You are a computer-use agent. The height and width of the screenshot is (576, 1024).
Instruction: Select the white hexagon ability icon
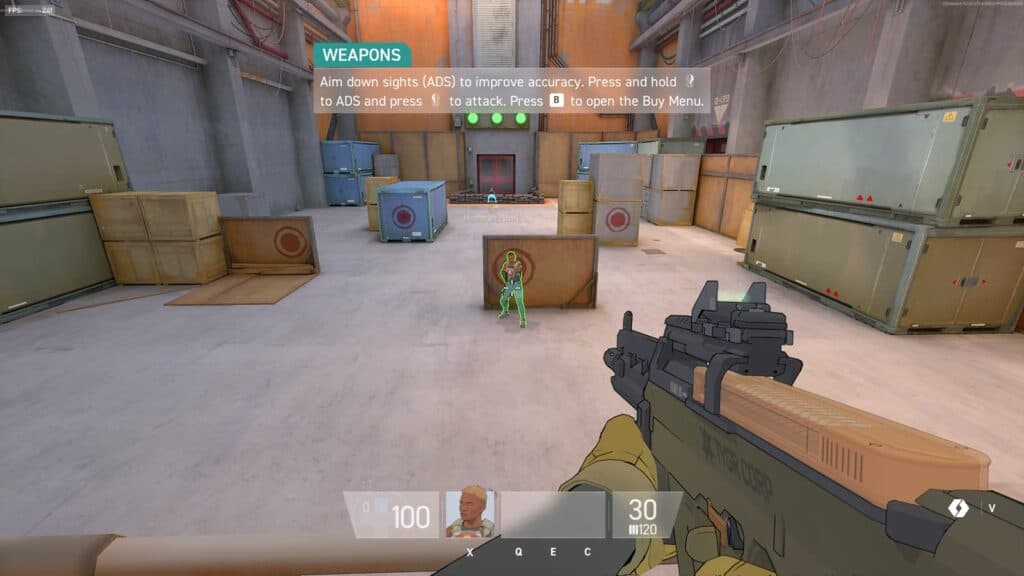[x=958, y=507]
